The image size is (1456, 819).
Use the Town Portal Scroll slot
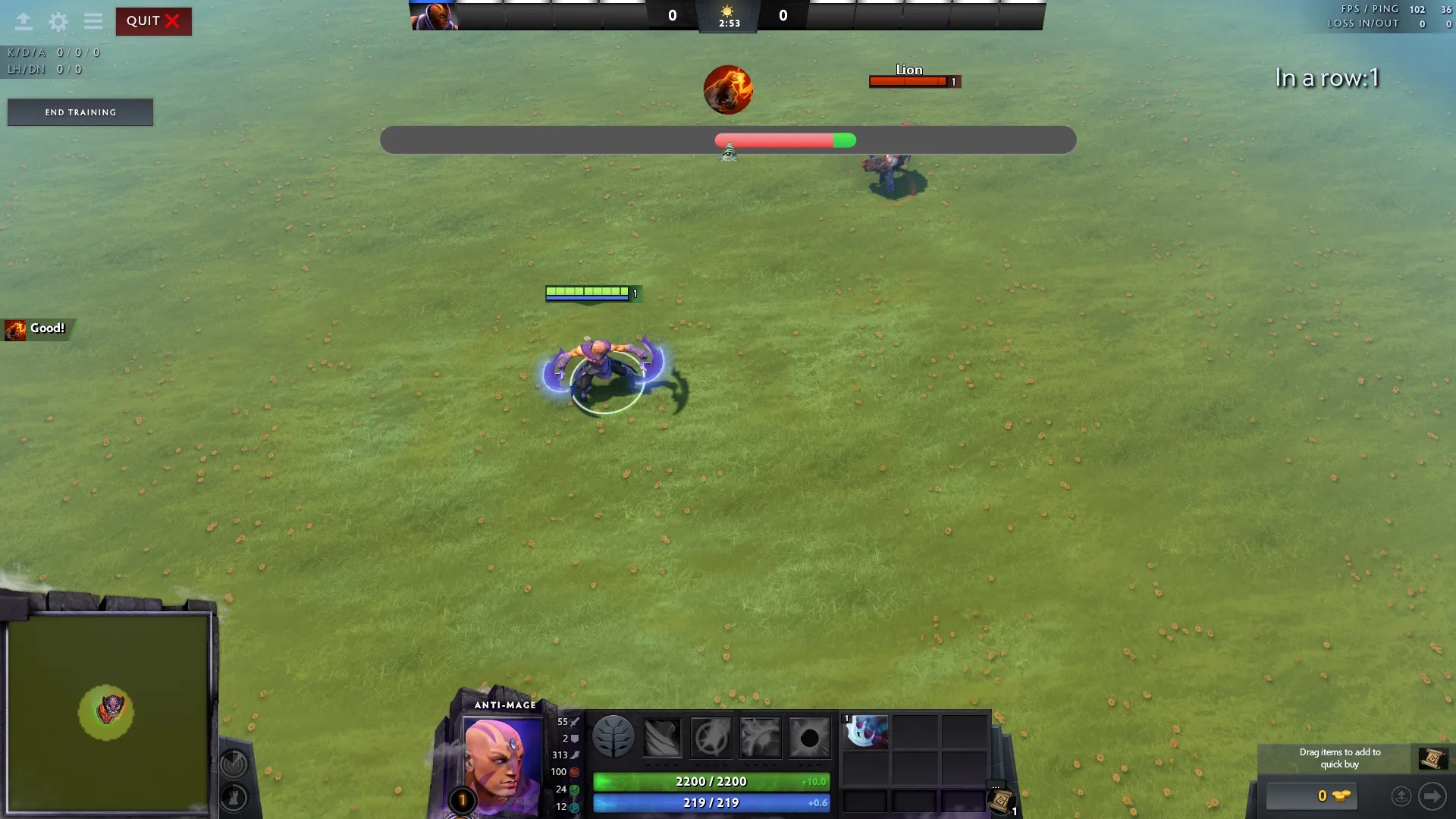[x=1001, y=800]
